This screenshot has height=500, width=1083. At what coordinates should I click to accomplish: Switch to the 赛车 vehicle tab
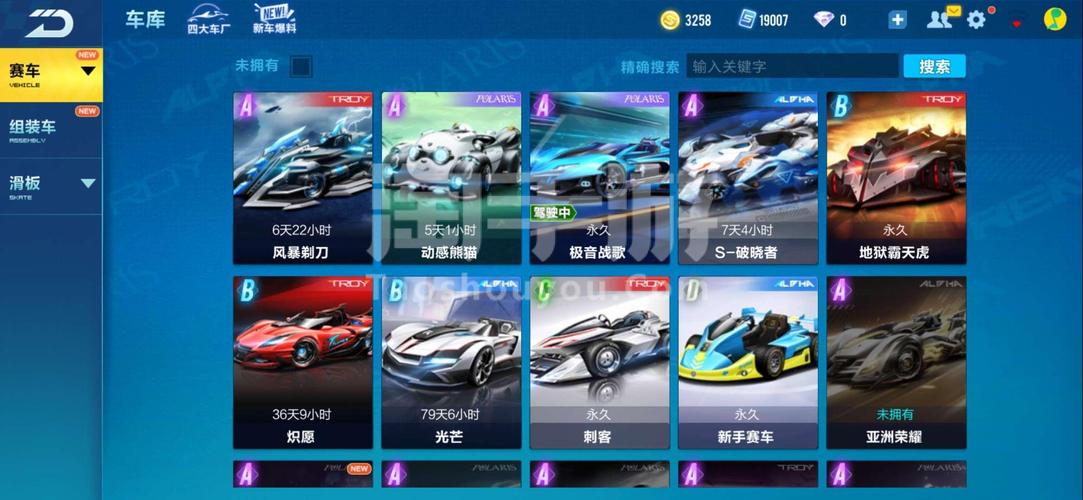click(x=50, y=74)
